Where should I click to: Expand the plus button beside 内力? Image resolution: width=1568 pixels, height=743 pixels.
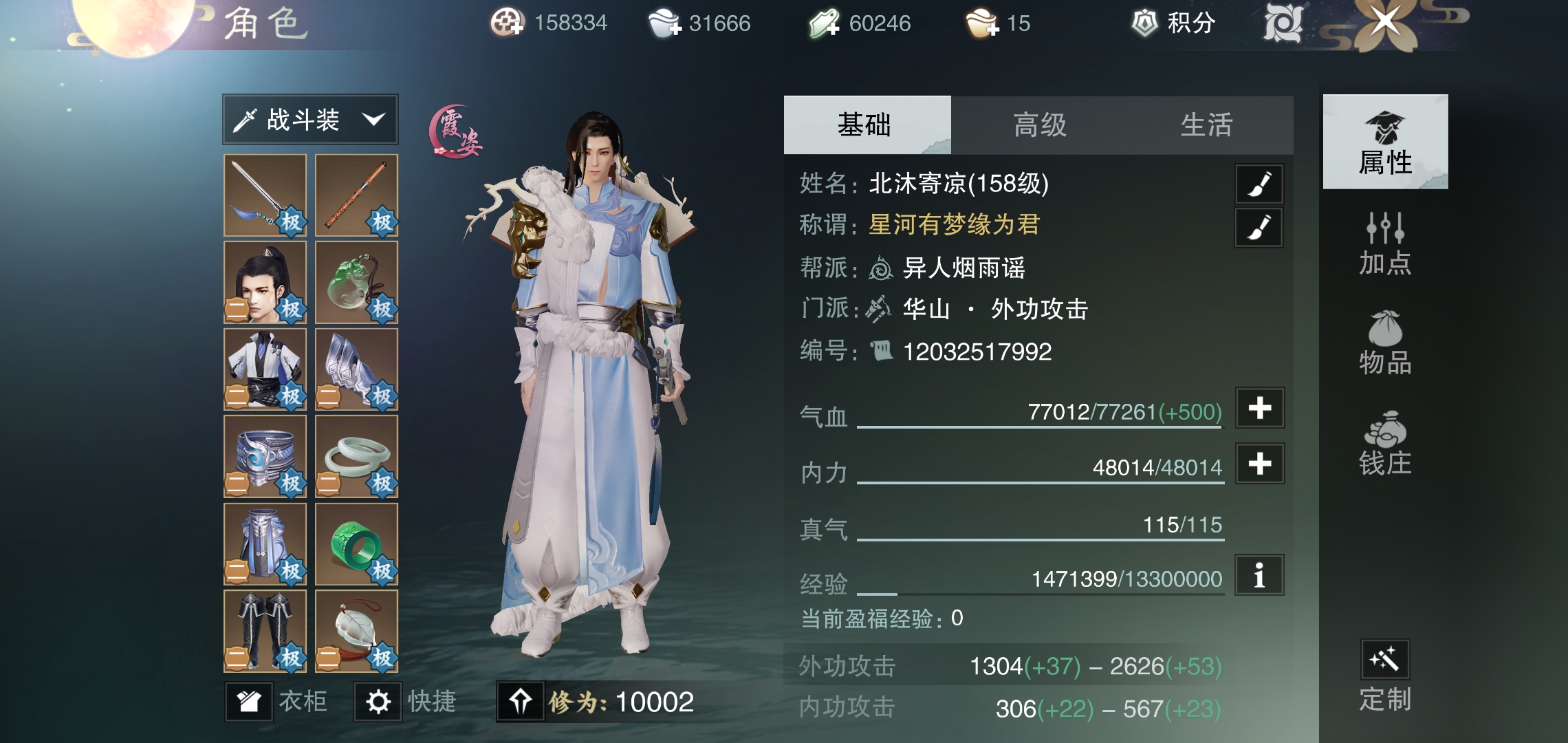pyautogui.click(x=1259, y=464)
